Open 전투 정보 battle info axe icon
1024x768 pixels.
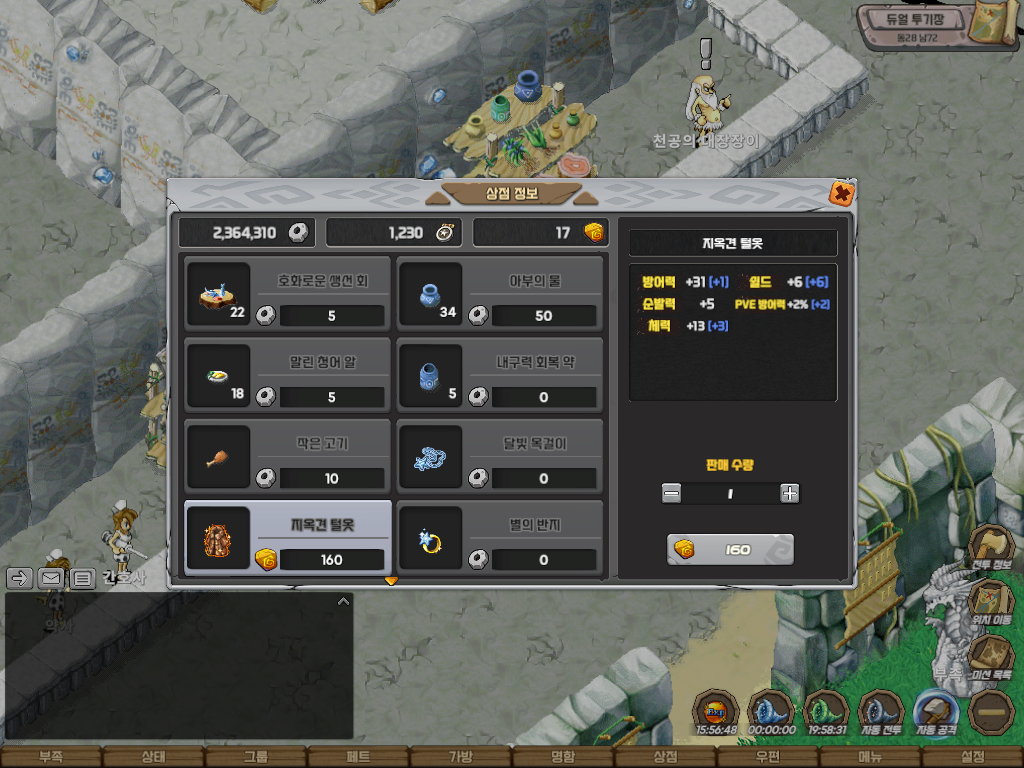point(990,548)
